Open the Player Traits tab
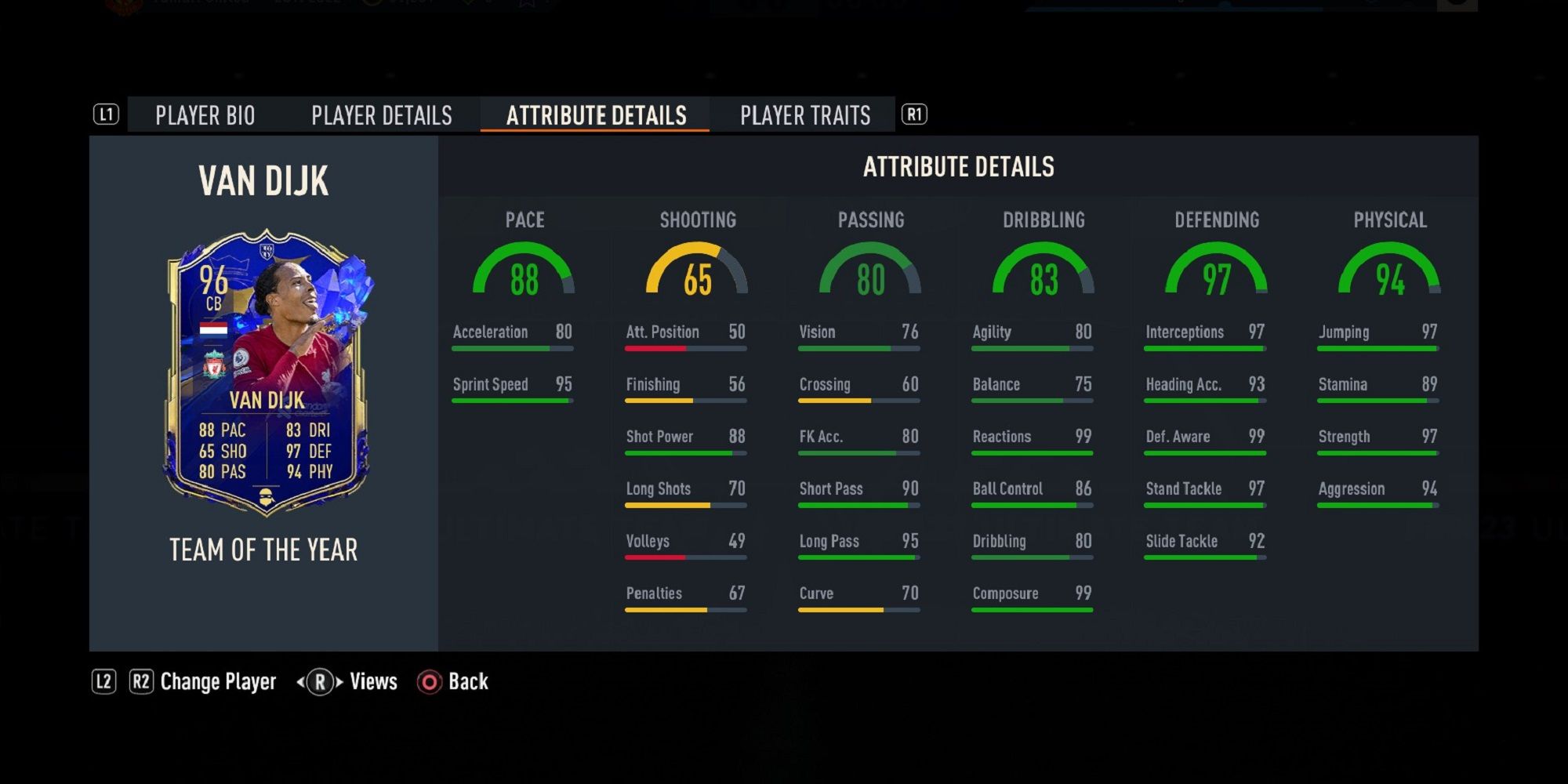The height and width of the screenshot is (784, 1568). 805,115
